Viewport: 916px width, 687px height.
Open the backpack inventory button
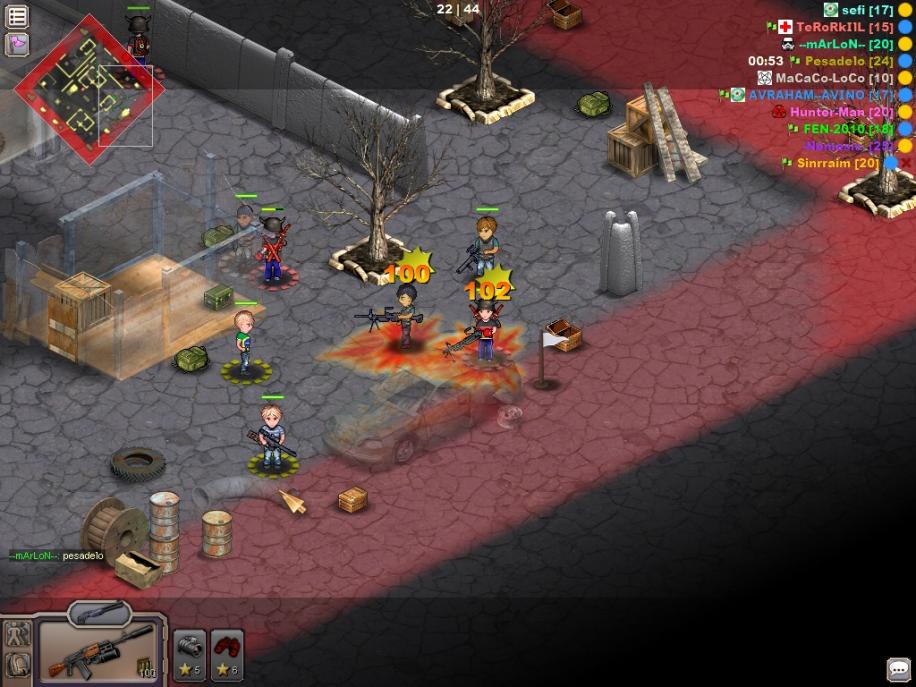click(x=17, y=664)
